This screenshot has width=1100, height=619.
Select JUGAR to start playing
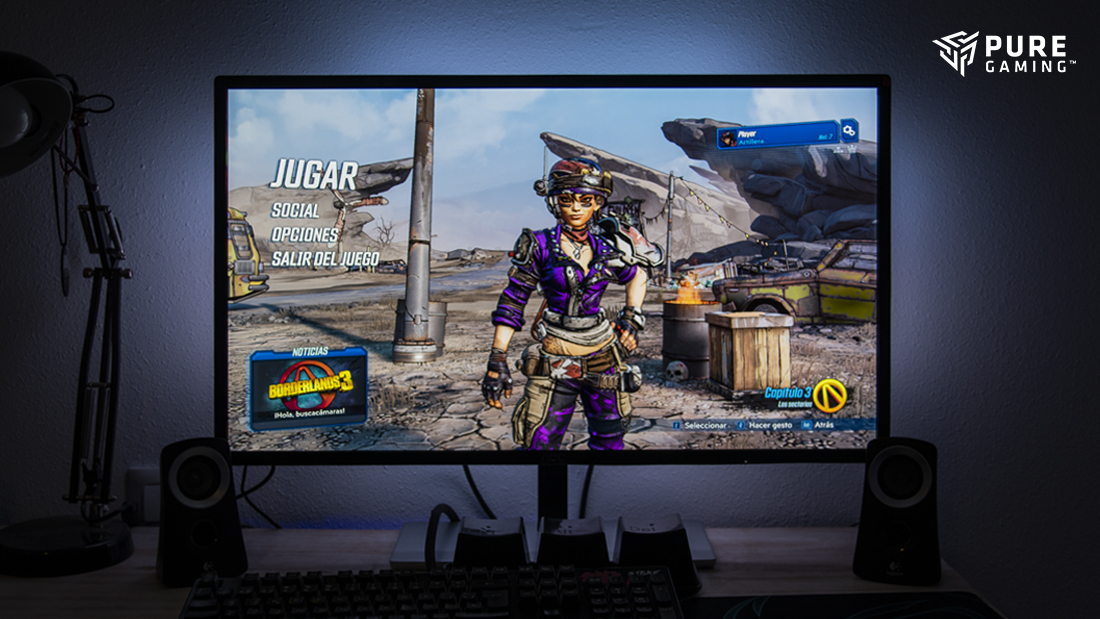coord(313,175)
